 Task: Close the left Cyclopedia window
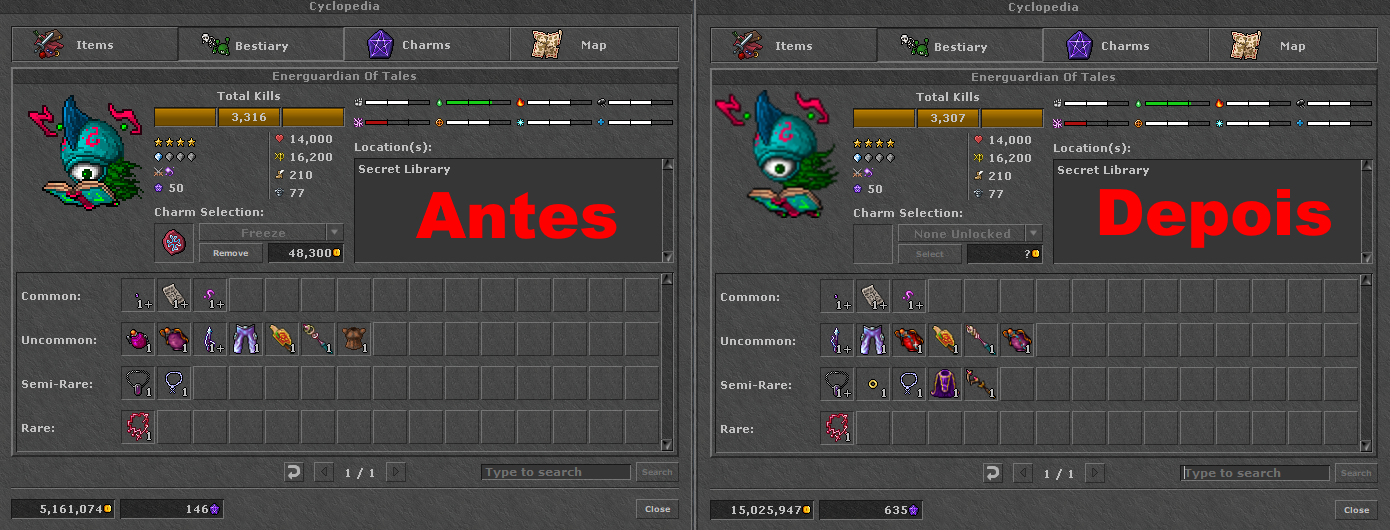pyautogui.click(x=657, y=509)
